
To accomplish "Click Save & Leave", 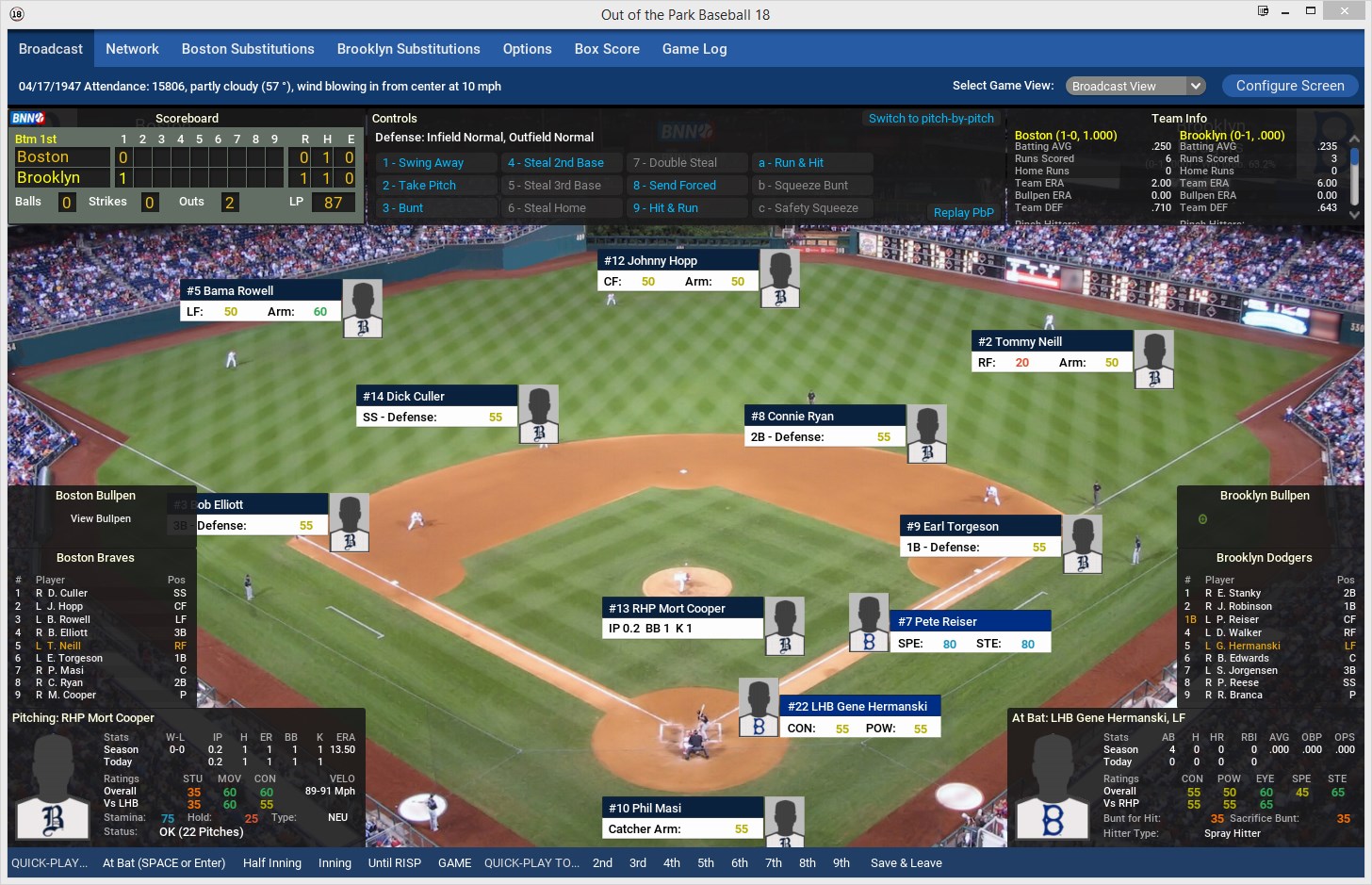I will pyautogui.click(x=906, y=863).
